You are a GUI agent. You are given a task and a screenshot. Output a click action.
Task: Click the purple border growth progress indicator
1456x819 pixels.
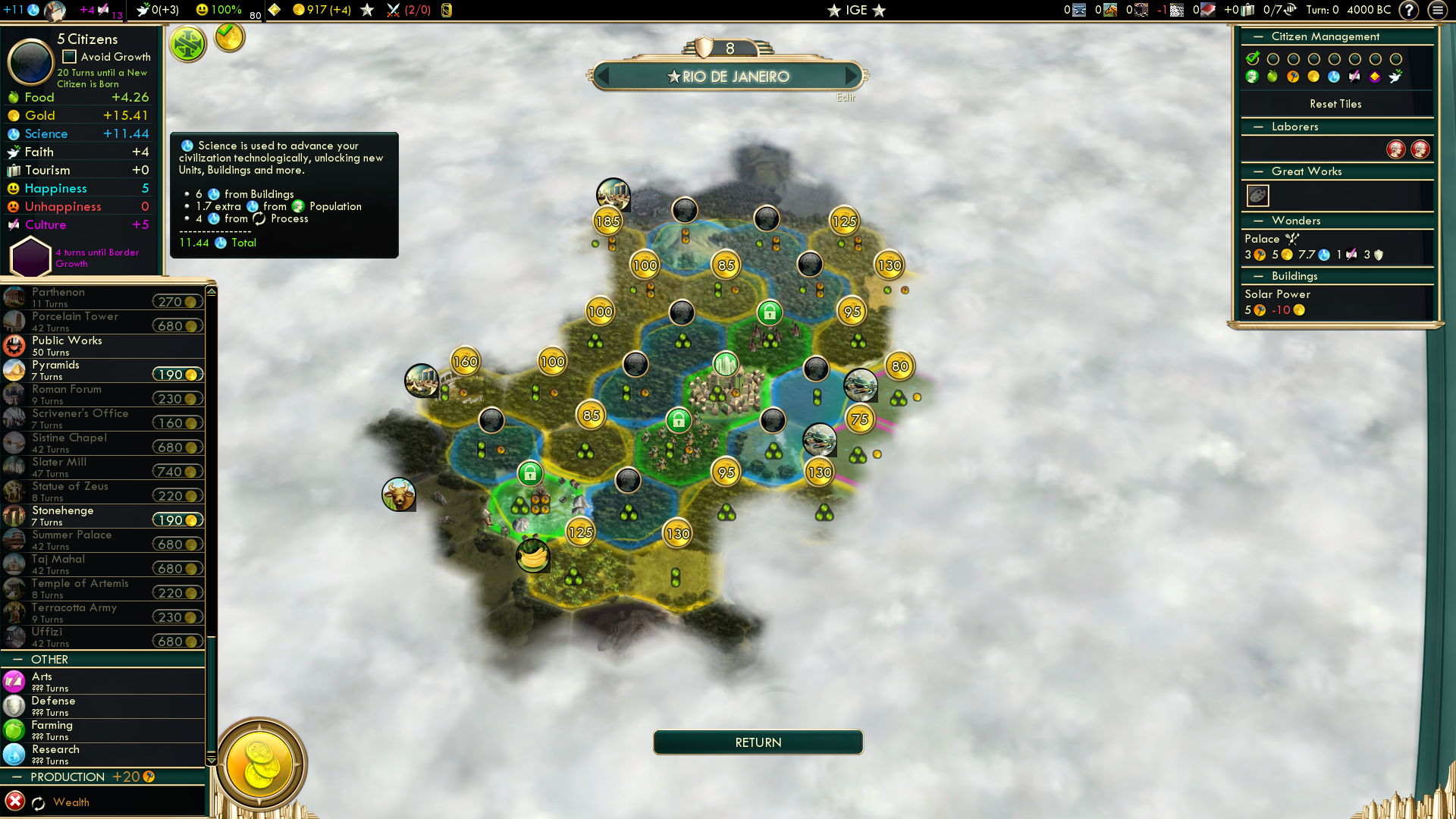pos(30,256)
